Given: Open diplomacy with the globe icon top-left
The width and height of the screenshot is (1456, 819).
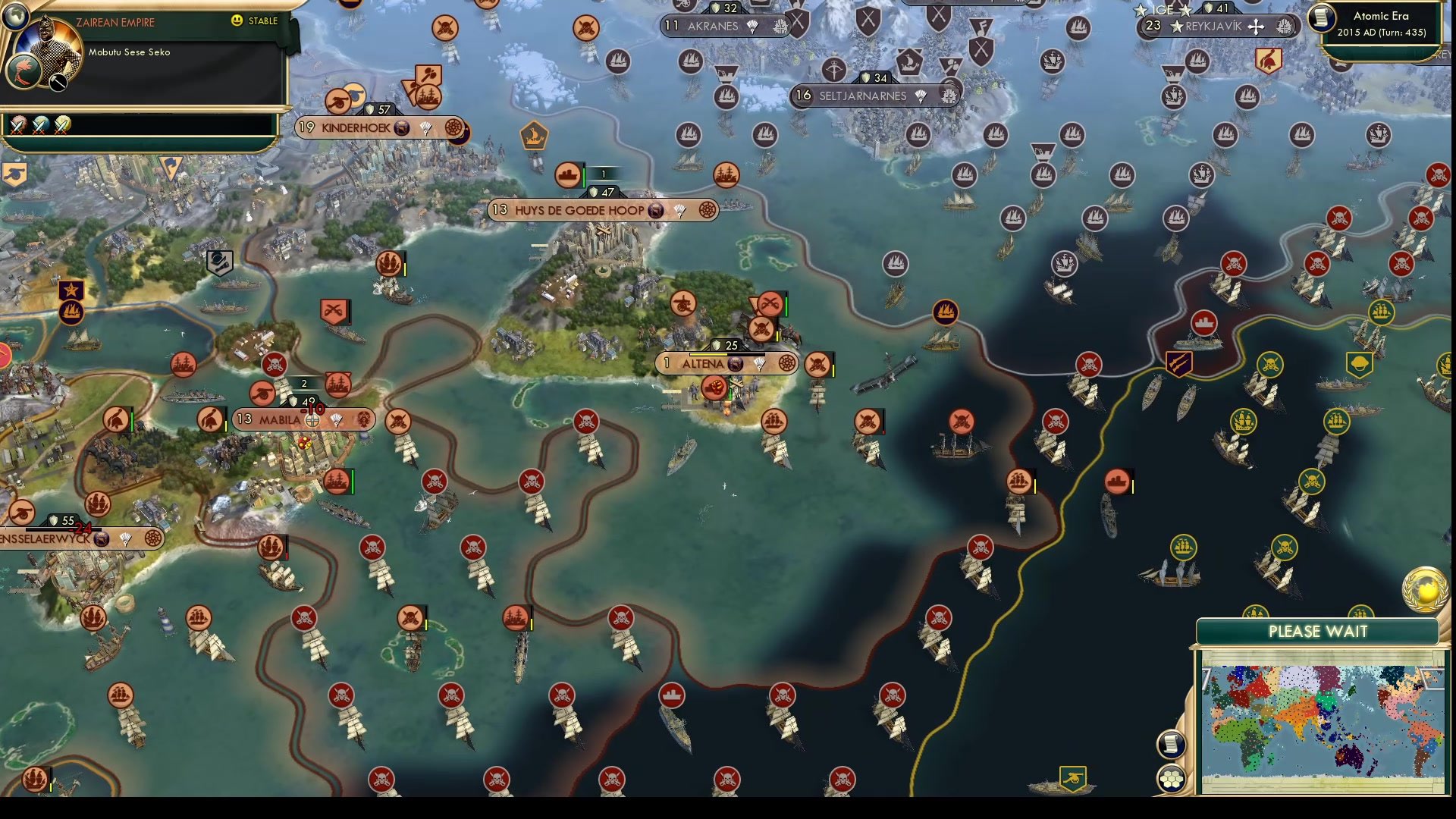Looking at the screenshot, I should [x=15, y=17].
